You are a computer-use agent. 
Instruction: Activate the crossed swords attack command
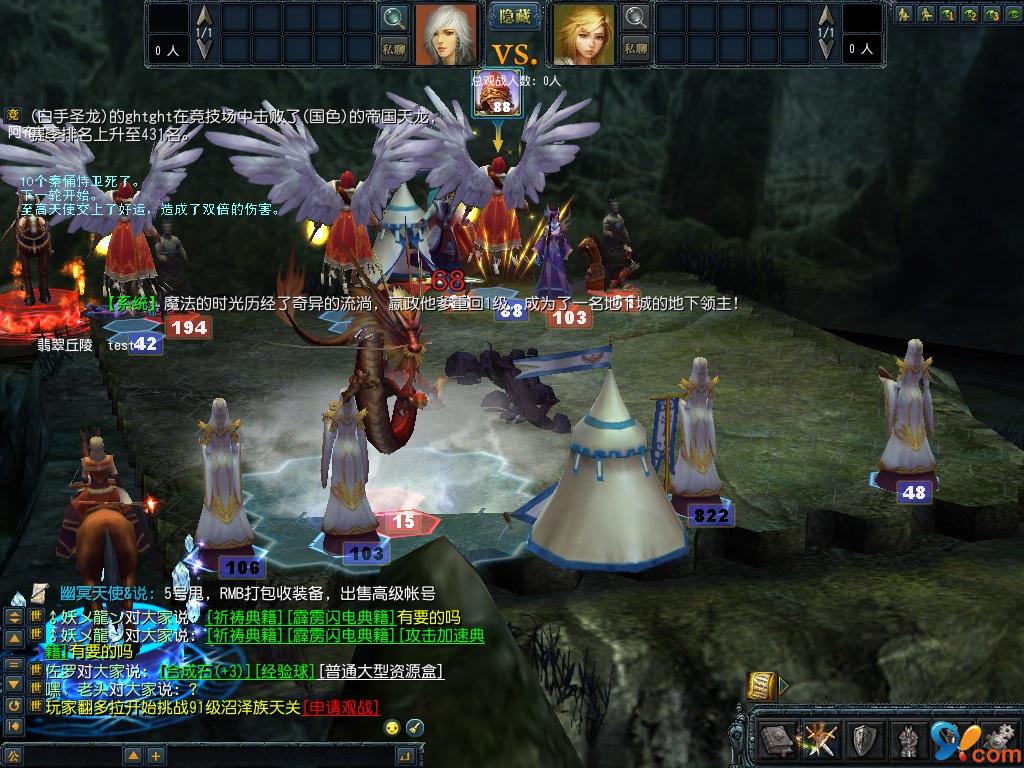820,740
